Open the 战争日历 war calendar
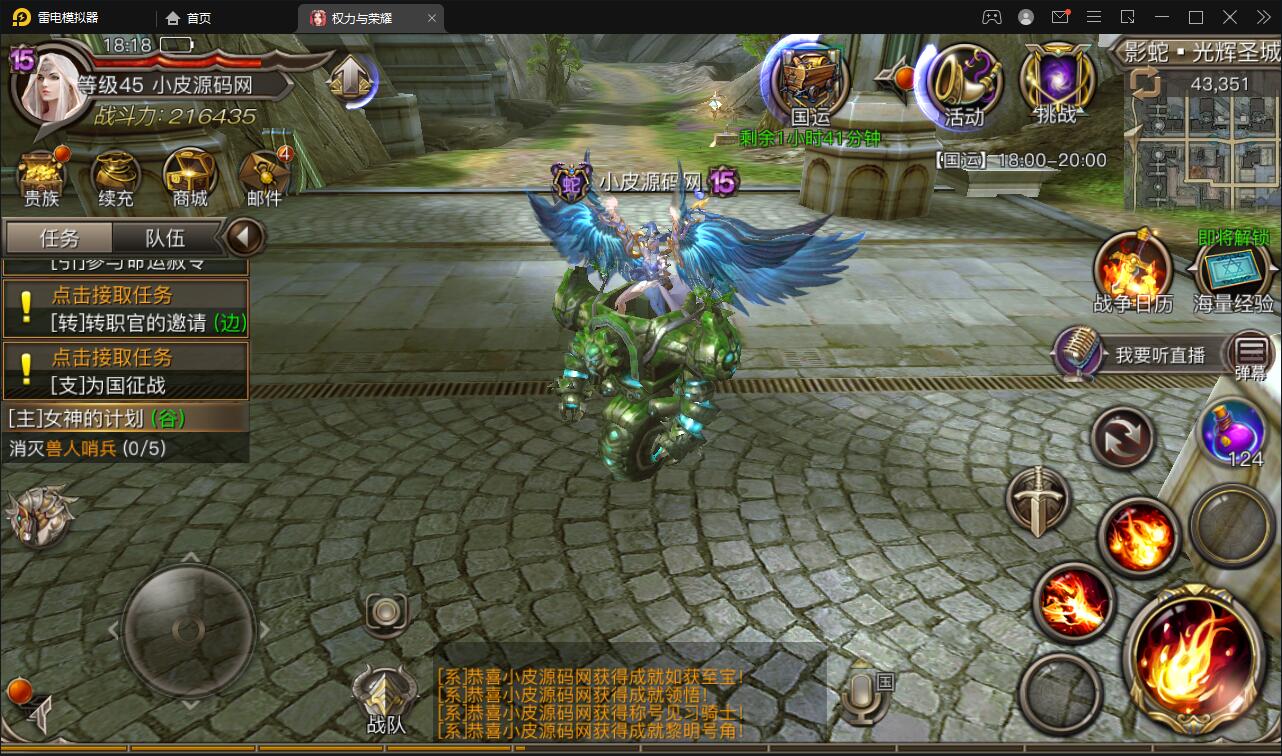Image resolution: width=1282 pixels, height=756 pixels. [1133, 270]
